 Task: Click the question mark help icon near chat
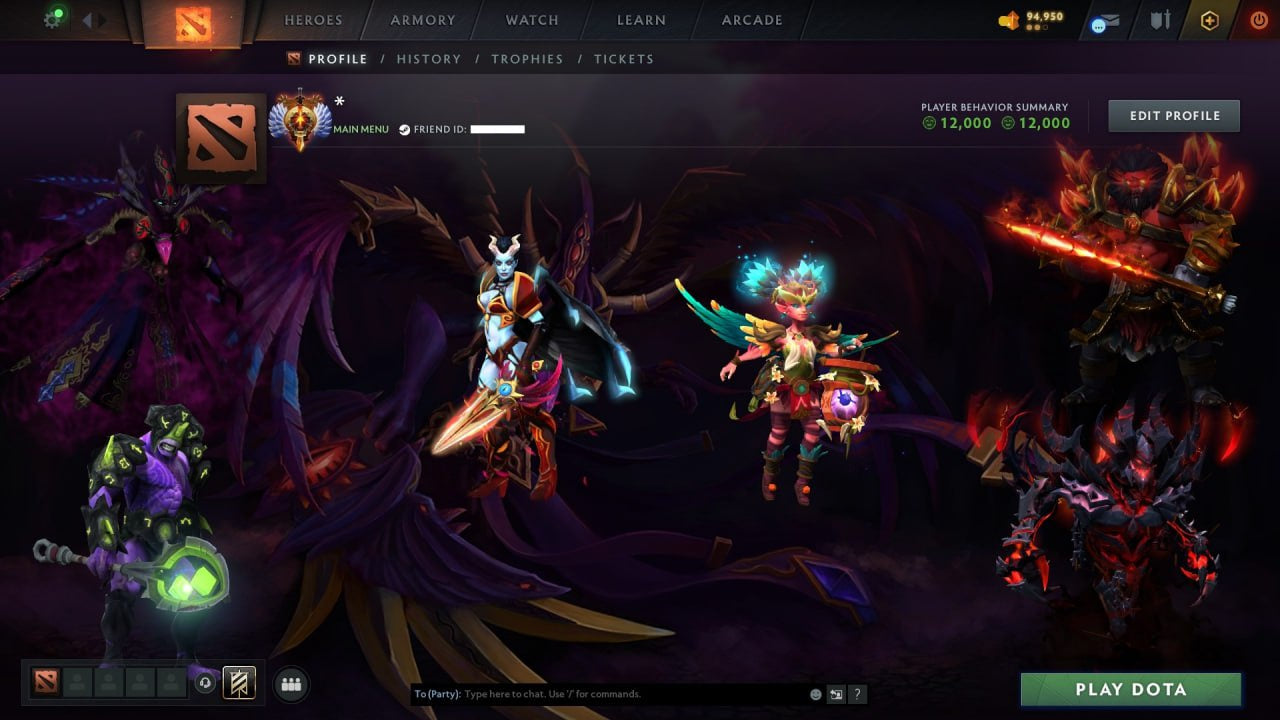point(857,693)
